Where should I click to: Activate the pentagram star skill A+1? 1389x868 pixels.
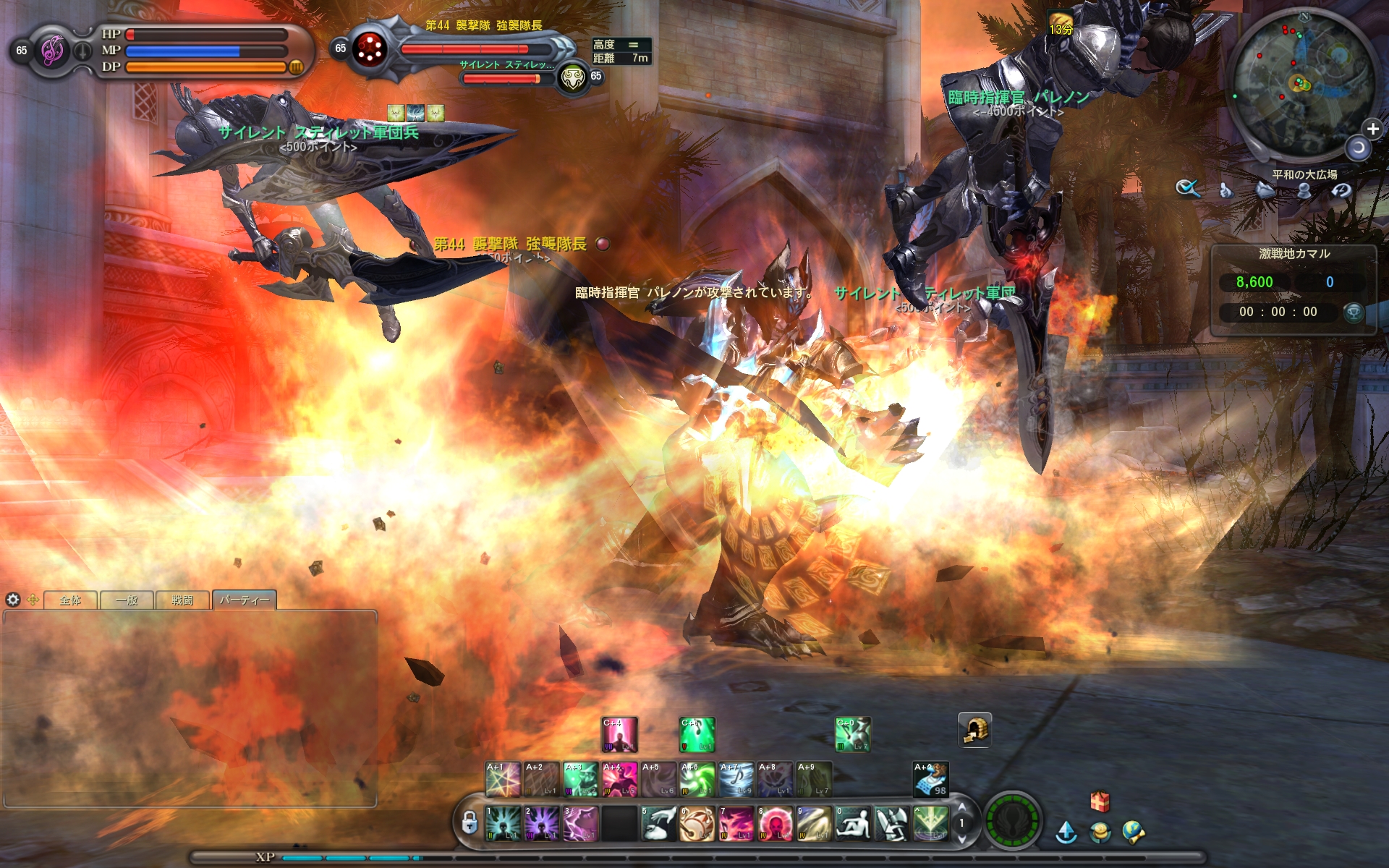click(503, 779)
